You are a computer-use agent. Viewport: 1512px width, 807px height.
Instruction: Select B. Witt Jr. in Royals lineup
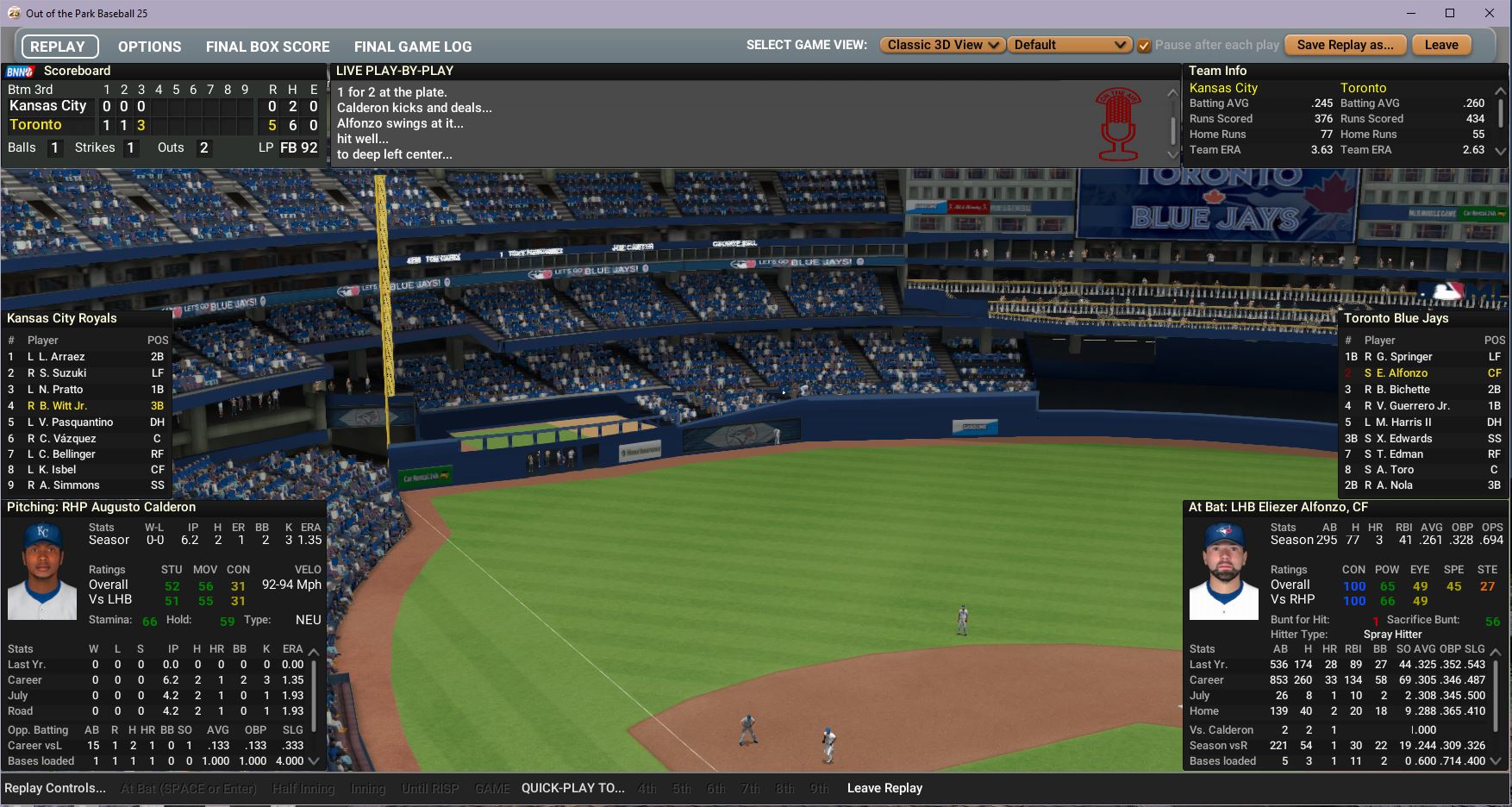pyautogui.click(x=64, y=406)
